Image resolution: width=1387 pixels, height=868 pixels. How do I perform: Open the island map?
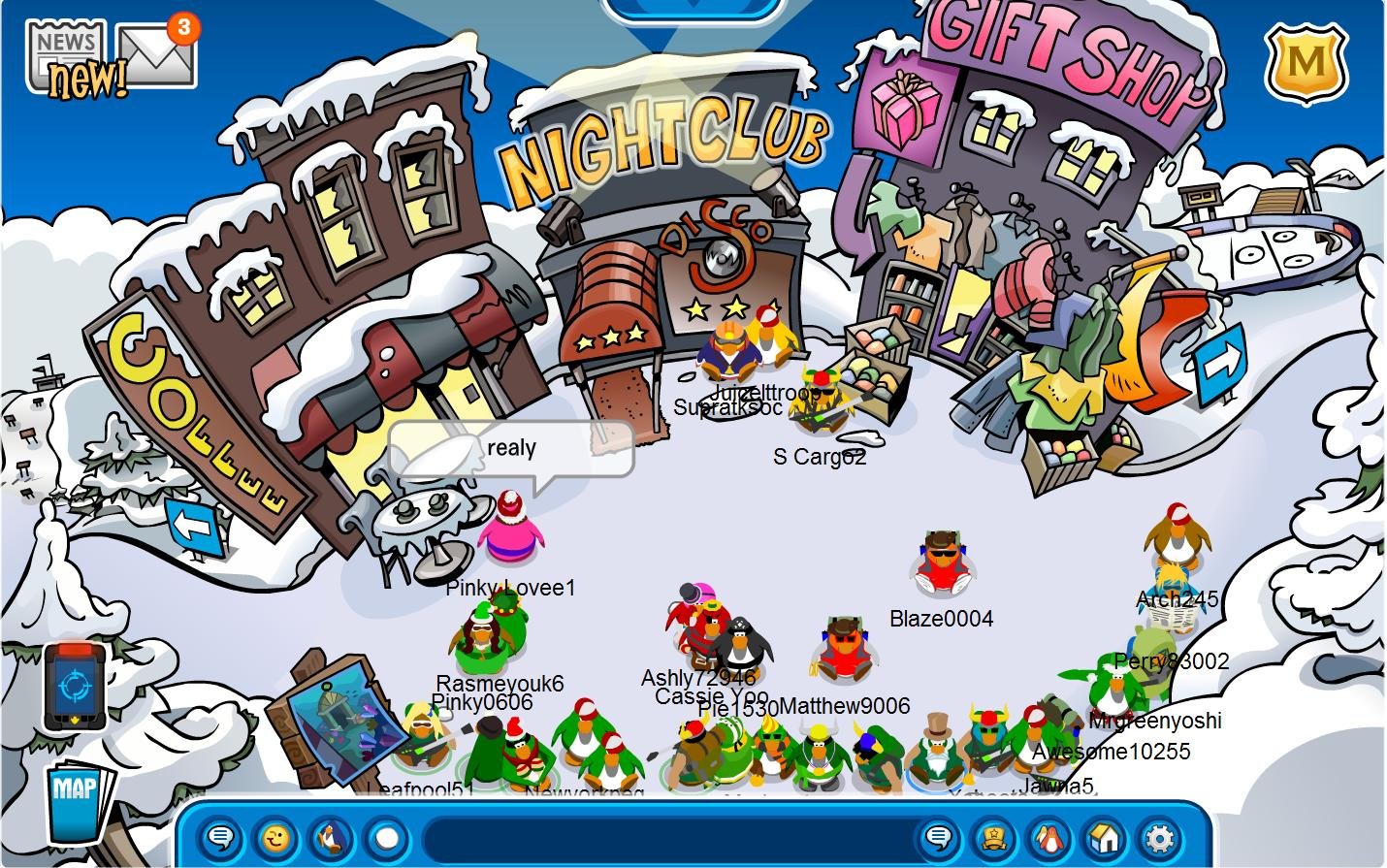tap(78, 801)
